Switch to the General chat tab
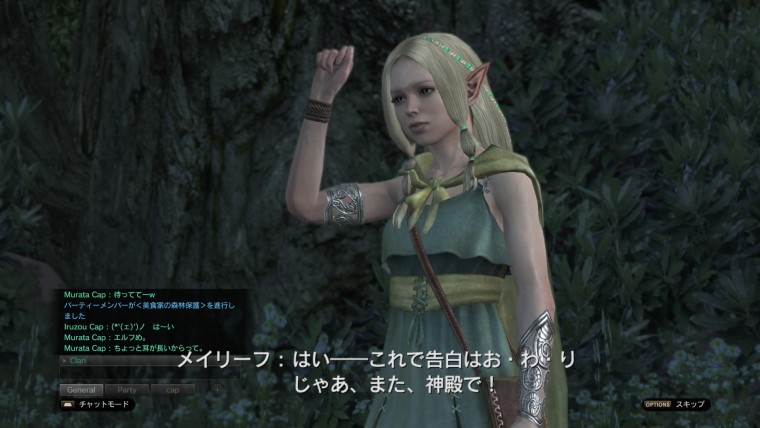 pos(81,389)
